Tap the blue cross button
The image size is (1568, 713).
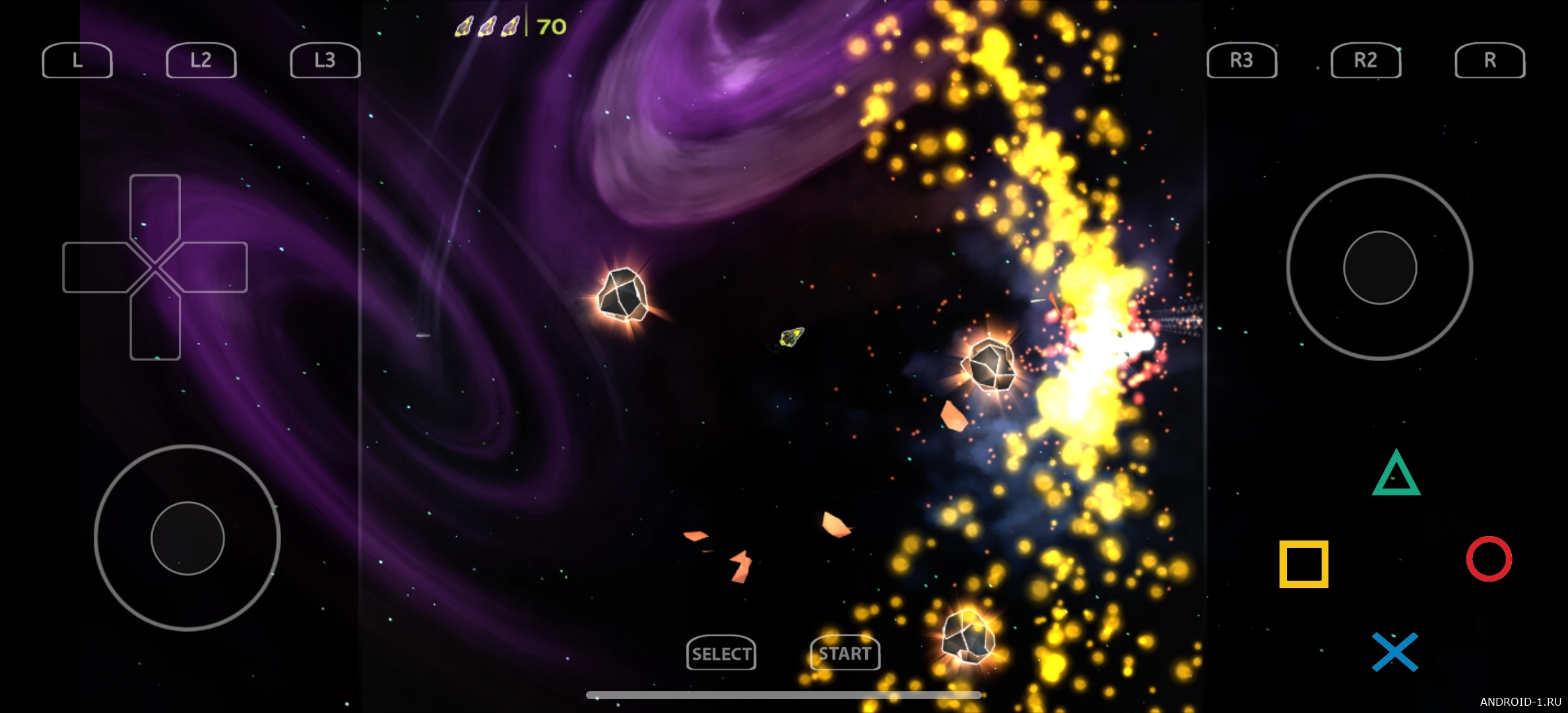[1395, 652]
